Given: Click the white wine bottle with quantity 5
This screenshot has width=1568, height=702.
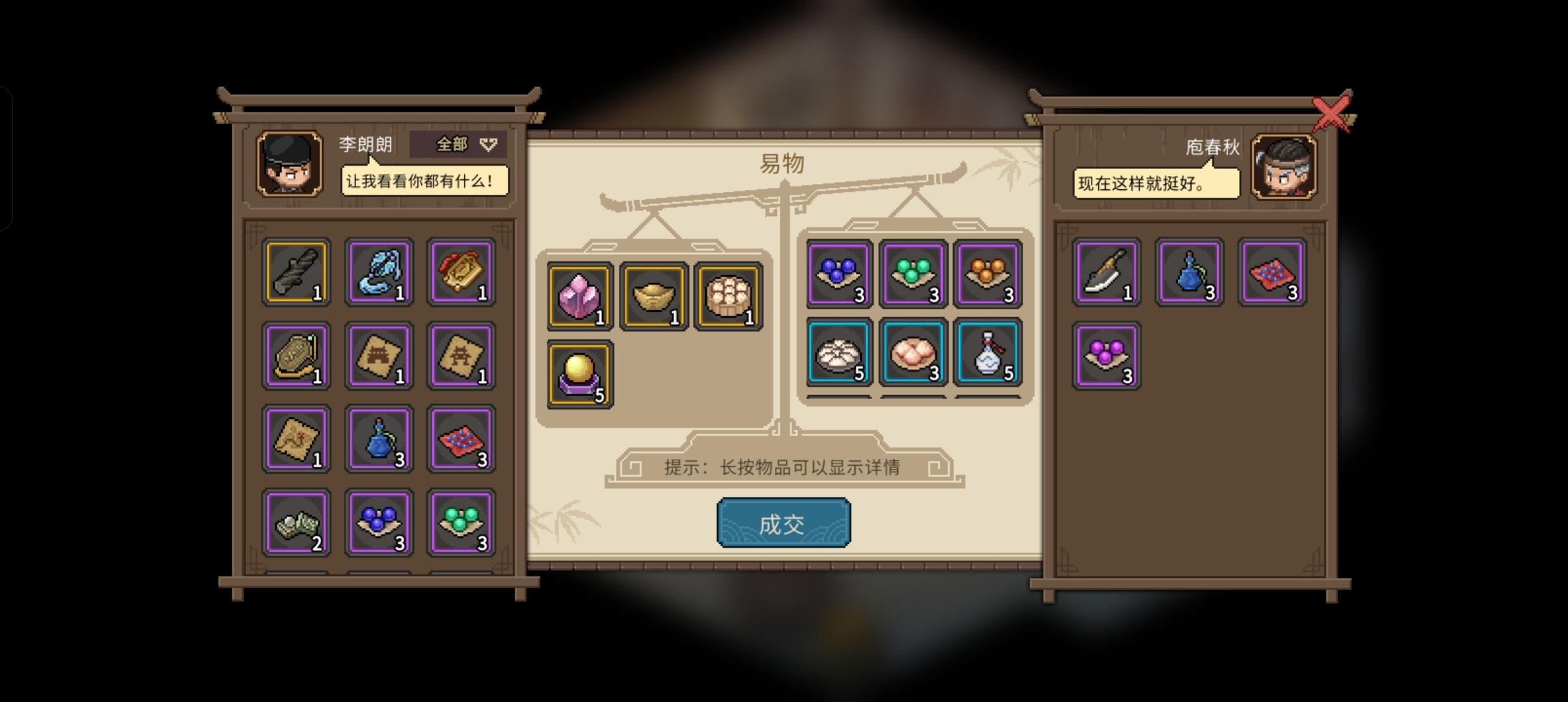Looking at the screenshot, I should click(x=989, y=351).
